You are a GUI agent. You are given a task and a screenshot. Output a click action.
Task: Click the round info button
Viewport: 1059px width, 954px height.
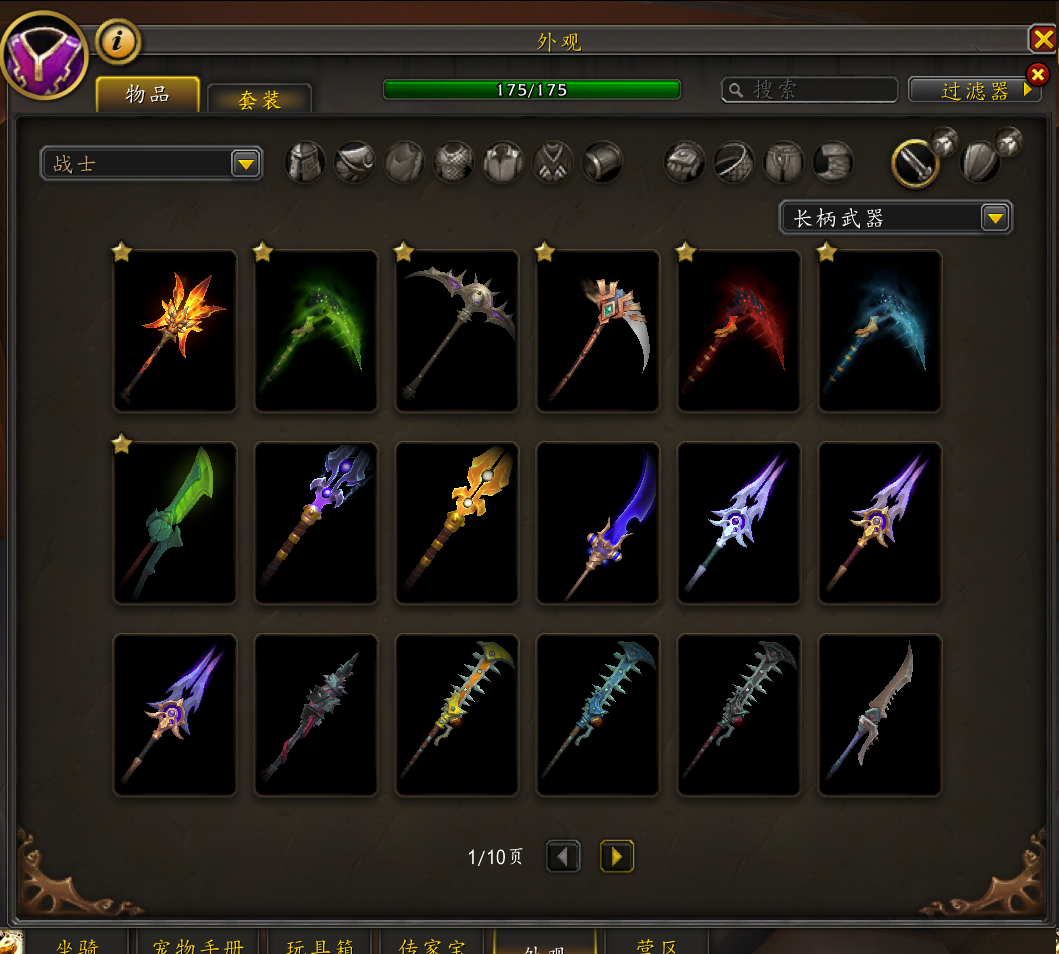[118, 41]
